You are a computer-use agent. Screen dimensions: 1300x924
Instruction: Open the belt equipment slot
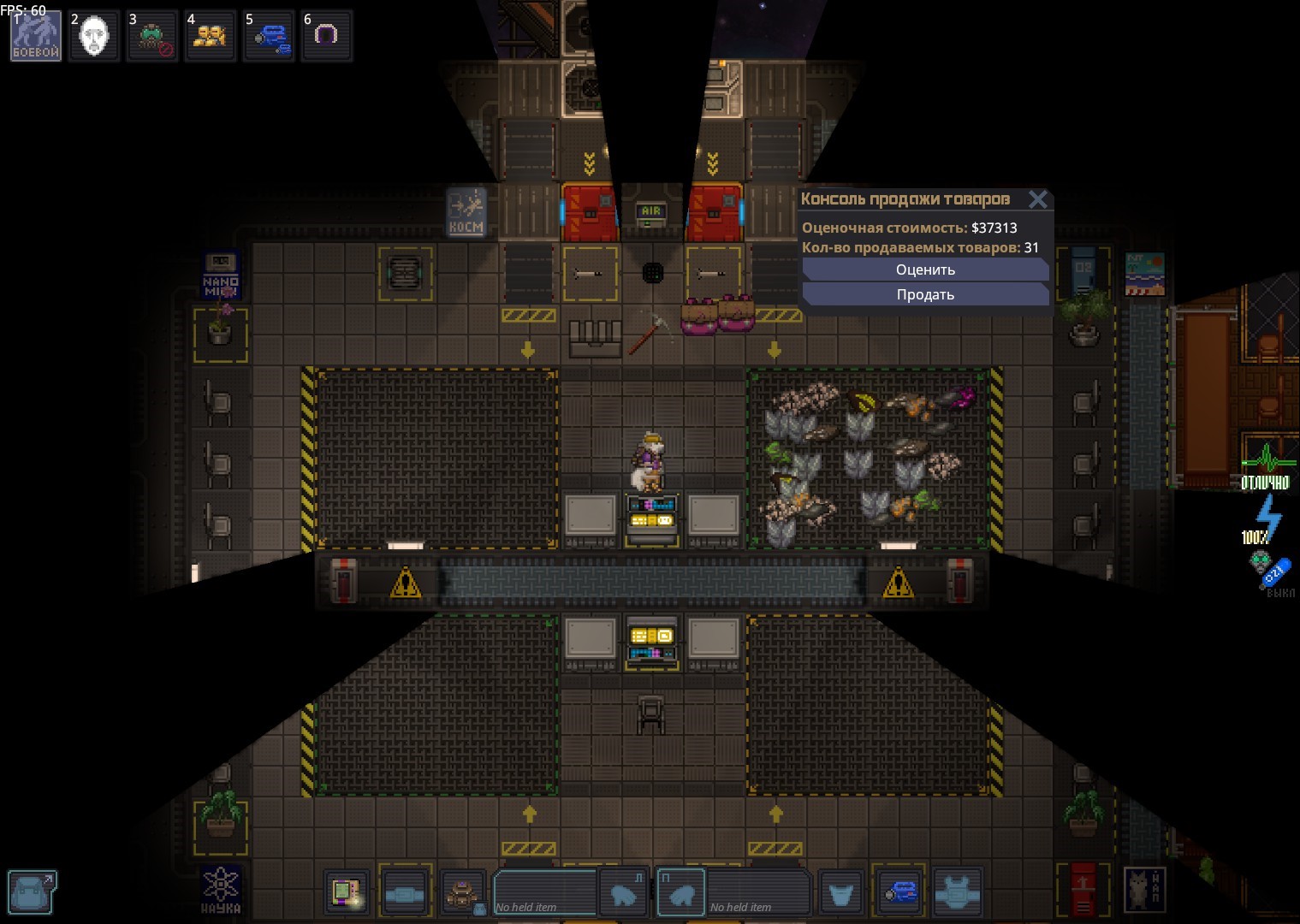405,894
